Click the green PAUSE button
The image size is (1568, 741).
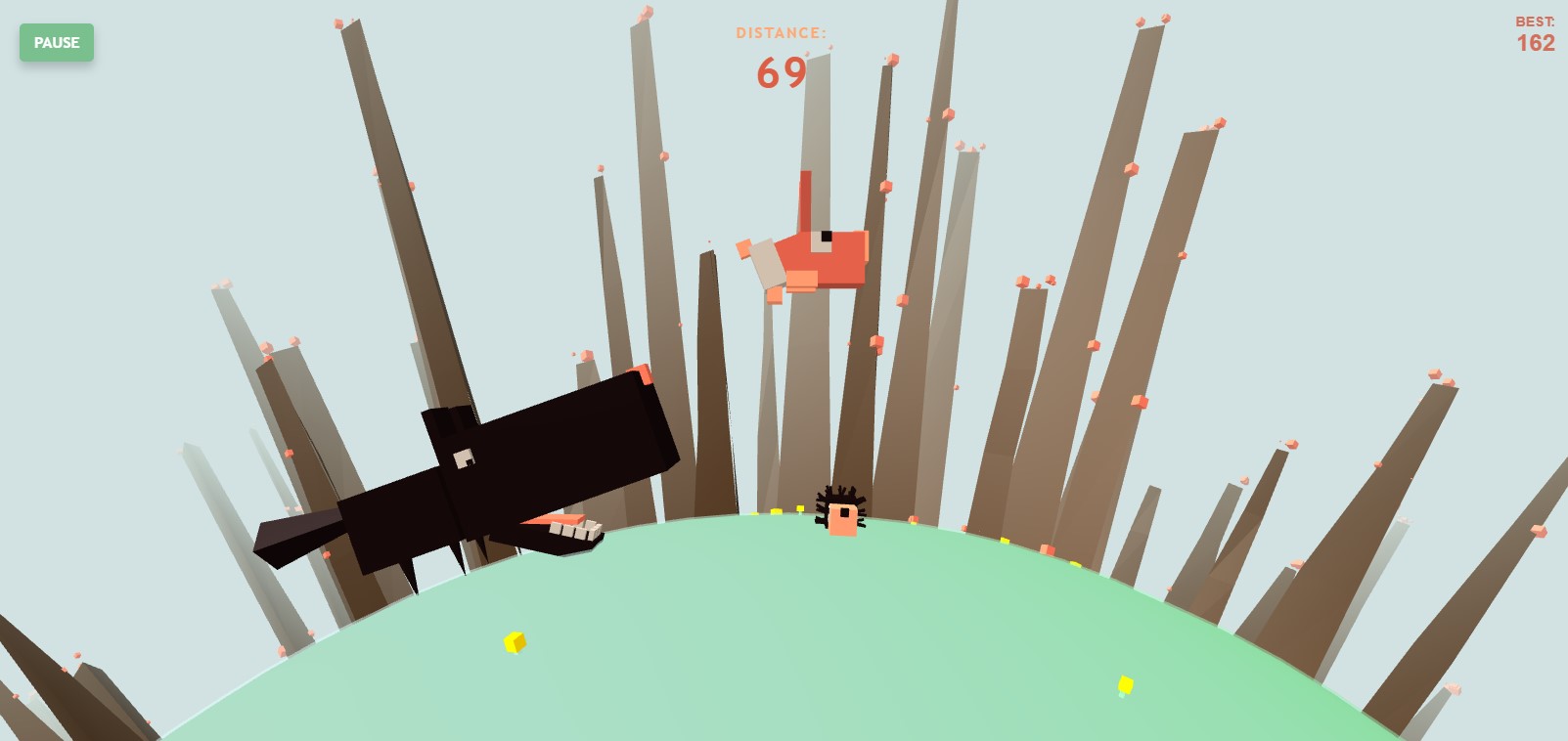57,43
